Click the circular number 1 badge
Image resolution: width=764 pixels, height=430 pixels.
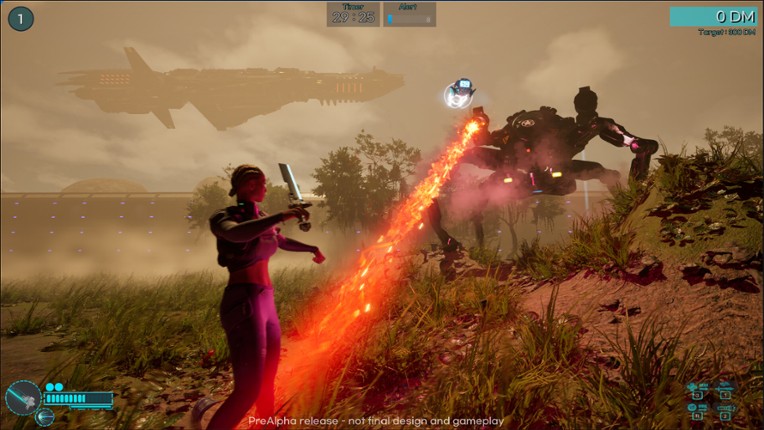[21, 18]
